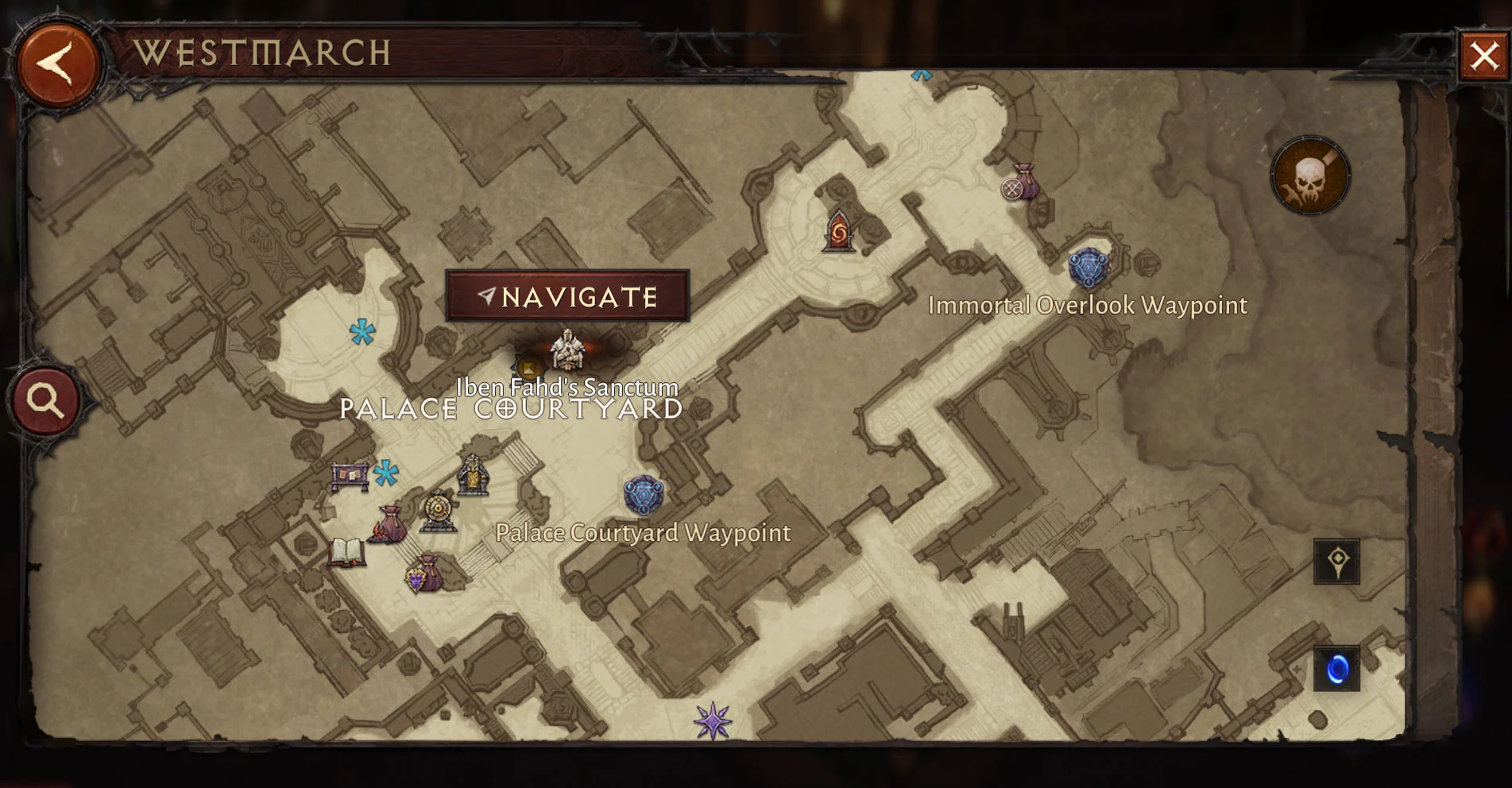
Task: Toggle the map pin location button
Action: click(x=1336, y=562)
